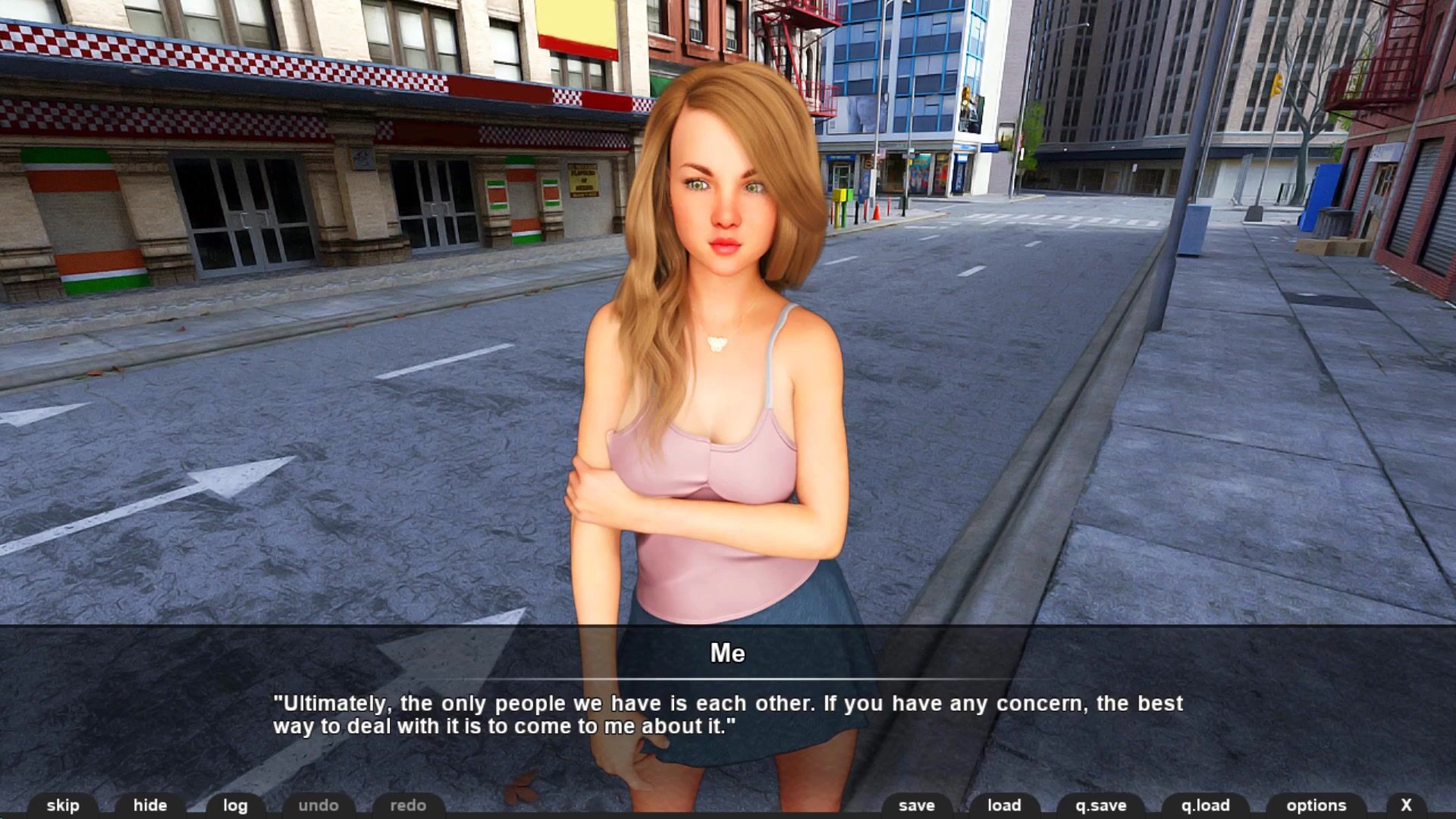The width and height of the screenshot is (1456, 819).
Task: Quick load with q.load
Action: click(1205, 805)
